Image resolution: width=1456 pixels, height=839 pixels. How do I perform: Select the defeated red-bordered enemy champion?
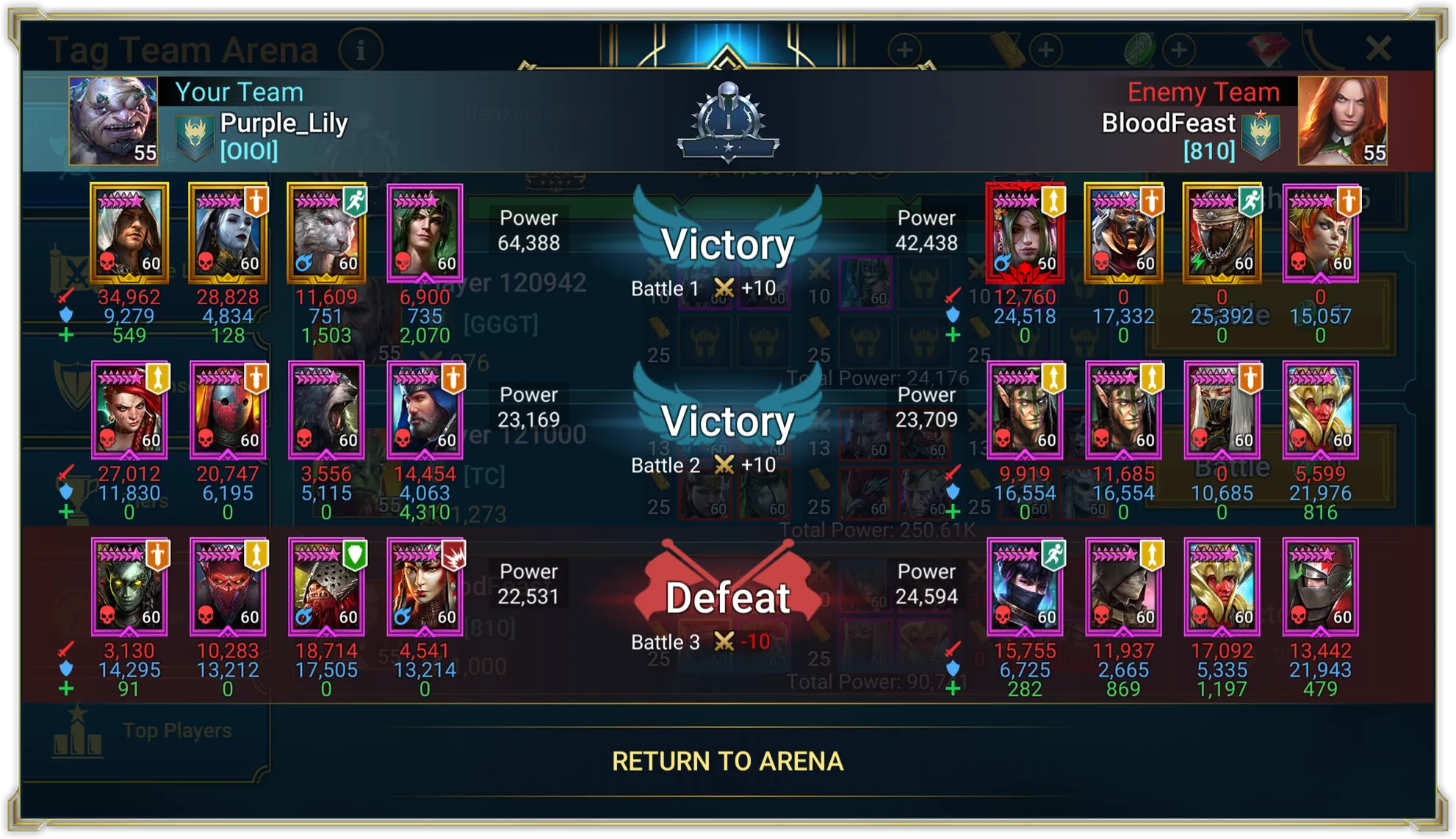pos(1025,232)
